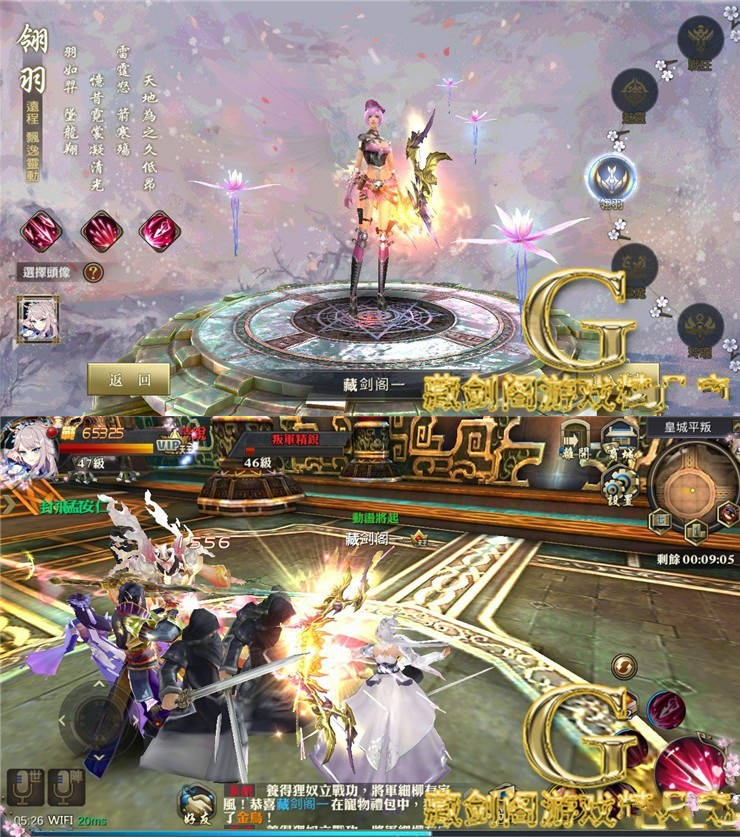
Task: View the first red skill preview icon
Action: click(41, 231)
